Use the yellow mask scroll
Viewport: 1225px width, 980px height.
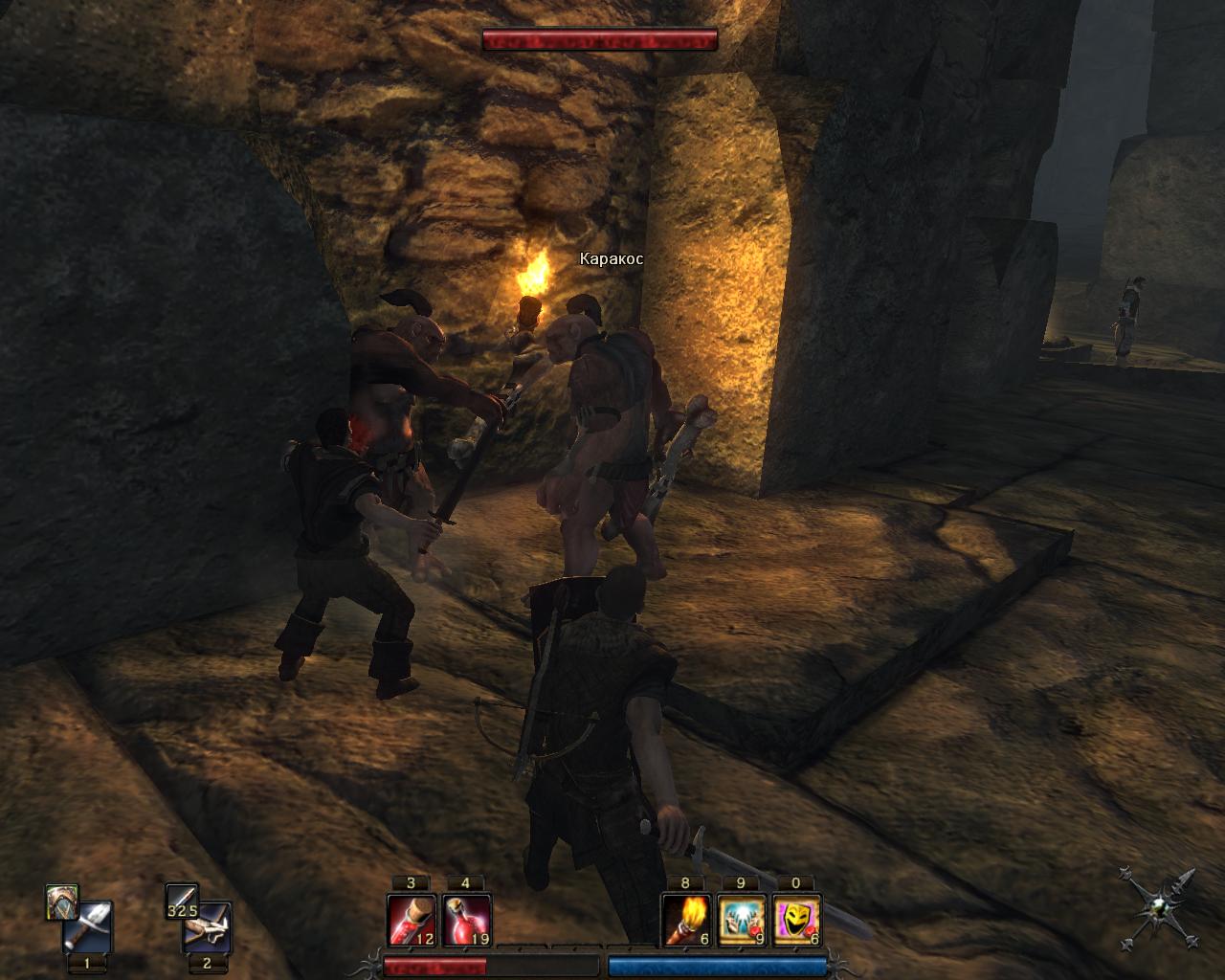point(796,920)
